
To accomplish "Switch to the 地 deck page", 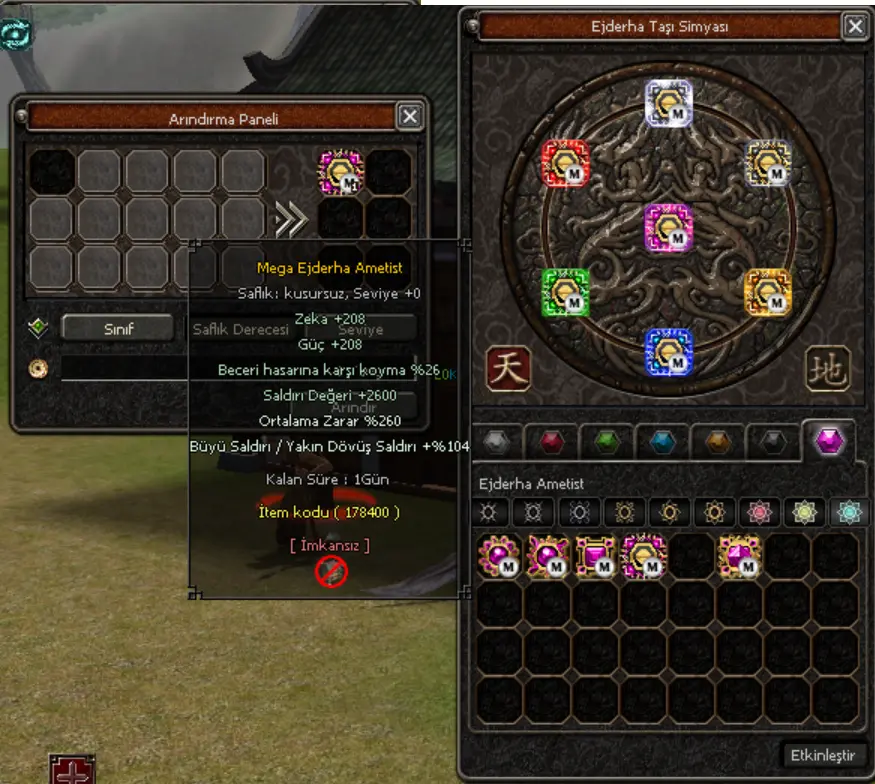I will click(827, 369).
